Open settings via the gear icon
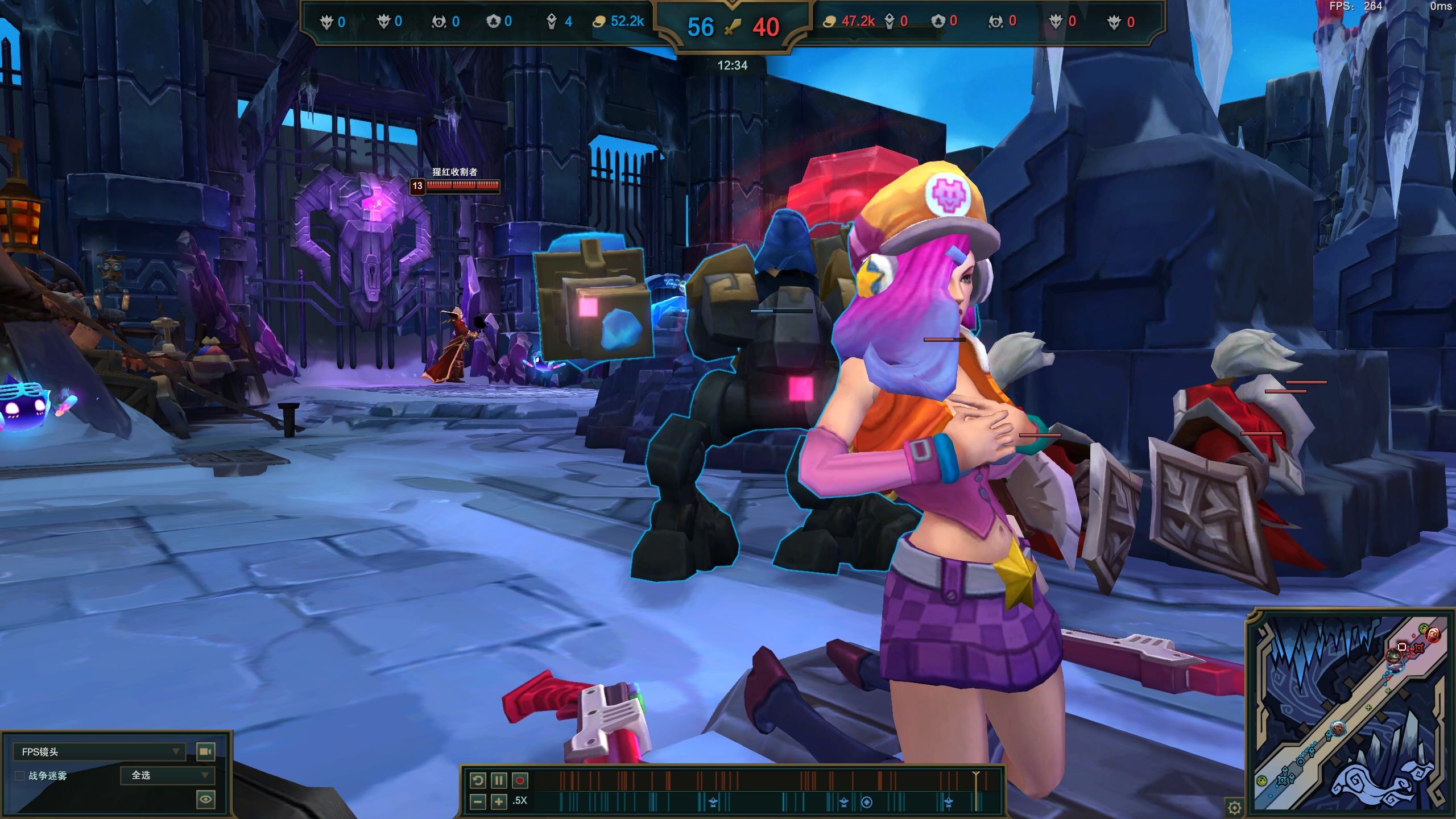 coord(1234,806)
